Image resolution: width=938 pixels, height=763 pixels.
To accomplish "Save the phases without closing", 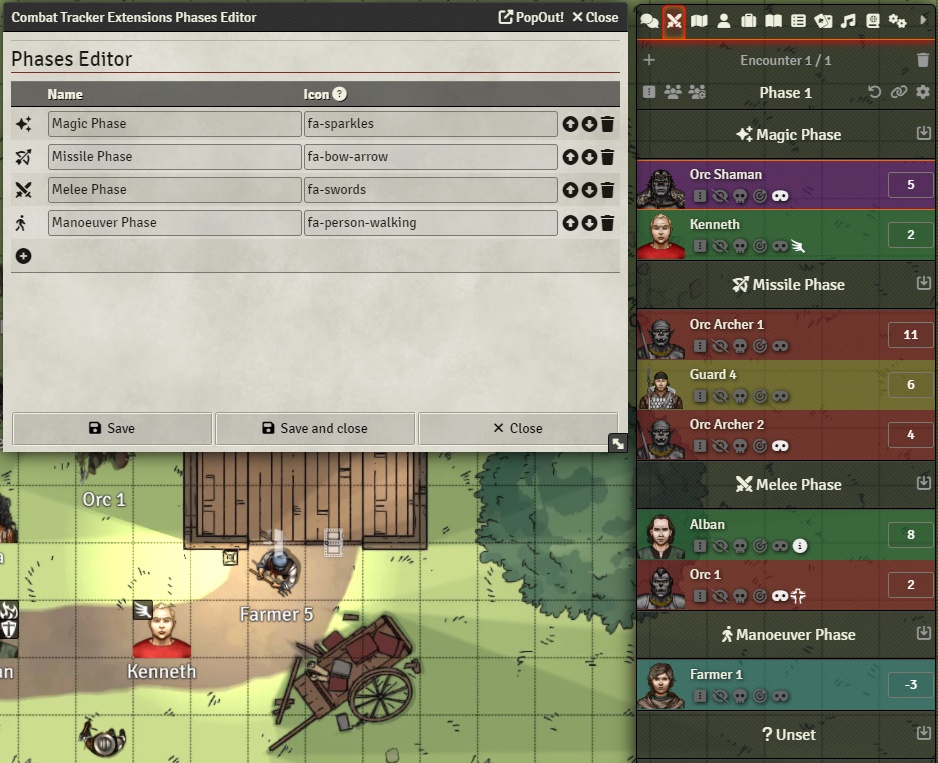I will 112,428.
